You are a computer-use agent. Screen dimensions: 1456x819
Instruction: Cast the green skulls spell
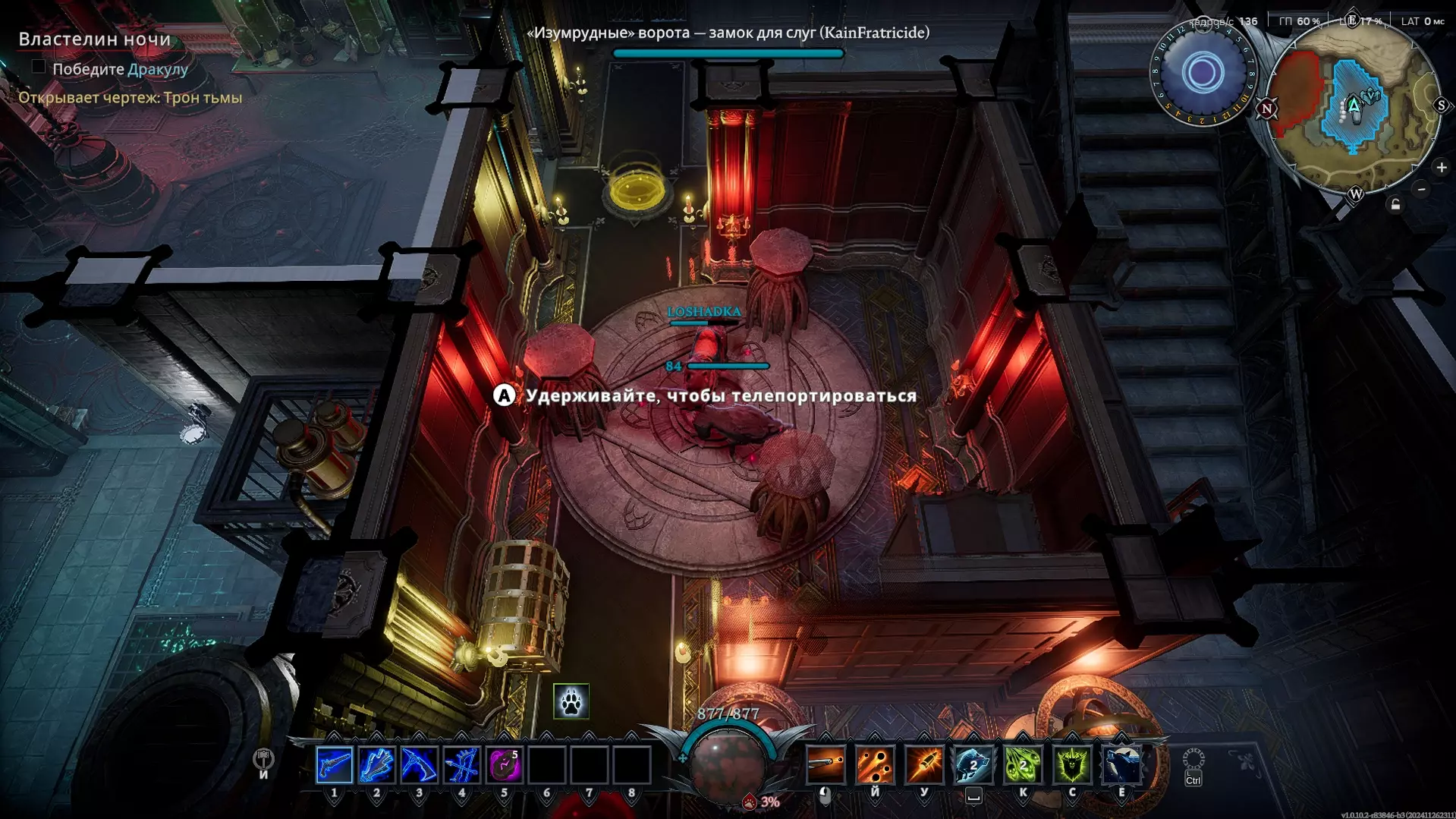point(1023,764)
